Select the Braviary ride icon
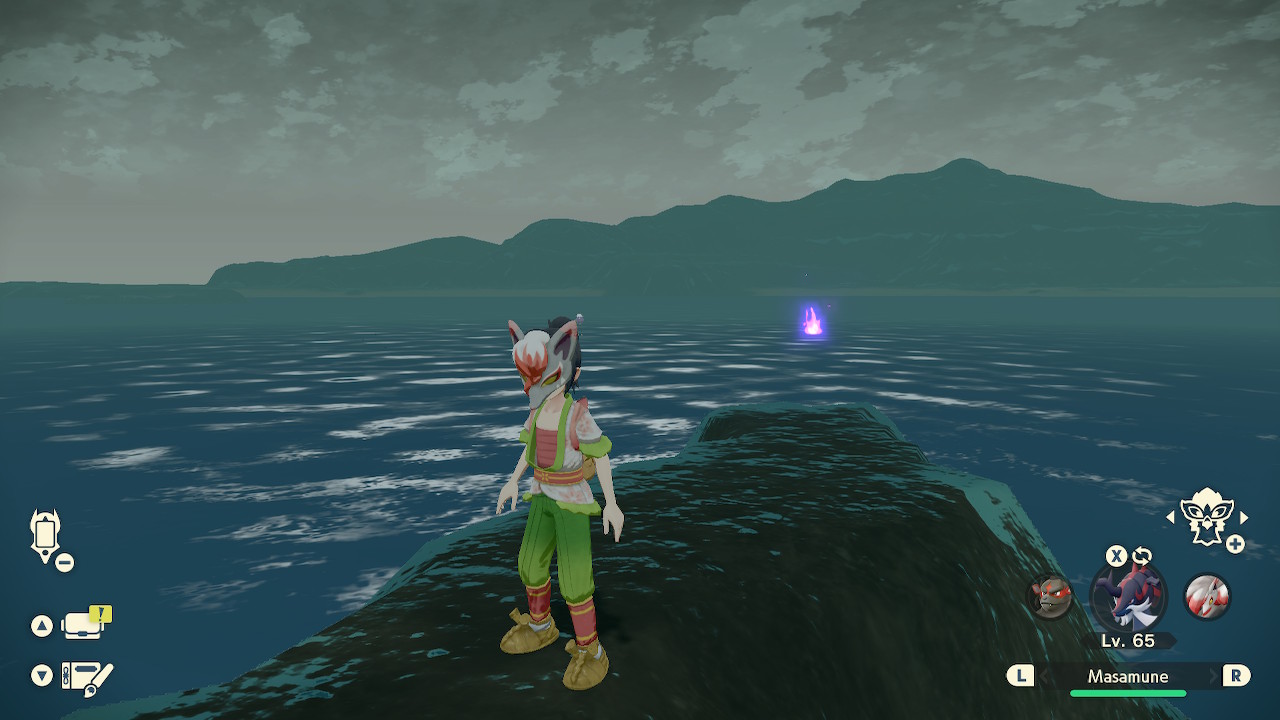 tap(1206, 516)
